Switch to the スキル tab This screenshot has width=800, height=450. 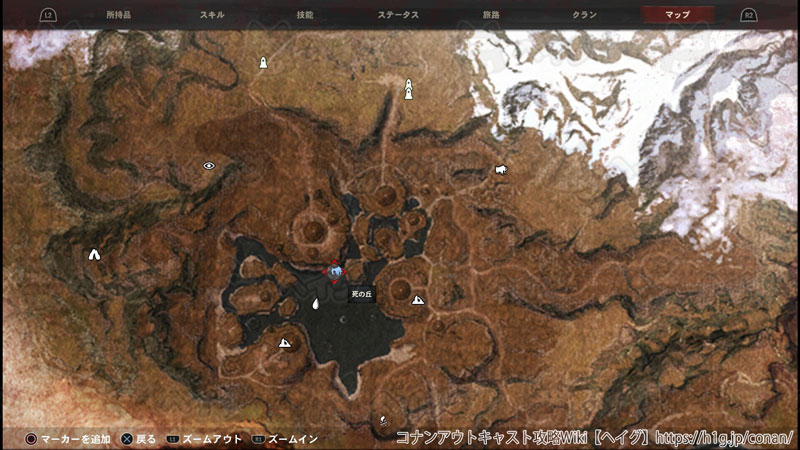[212, 15]
